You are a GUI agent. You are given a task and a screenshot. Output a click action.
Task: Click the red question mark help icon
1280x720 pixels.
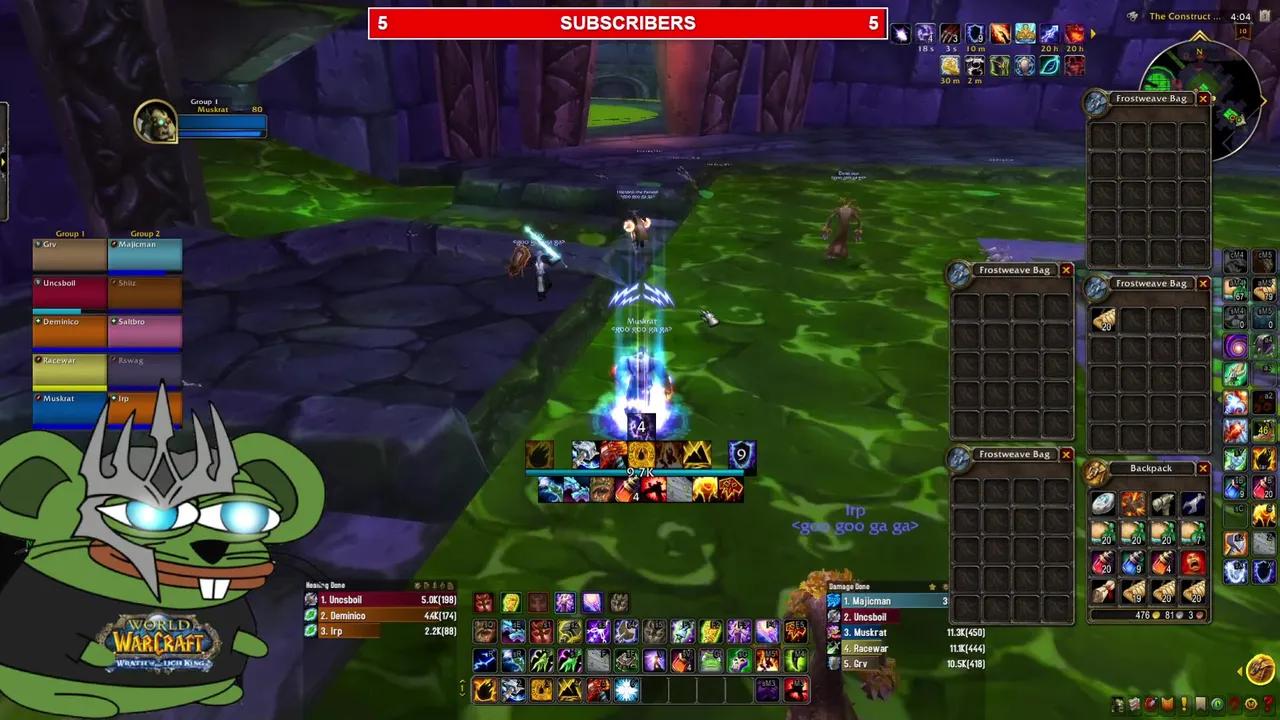pos(1268,703)
